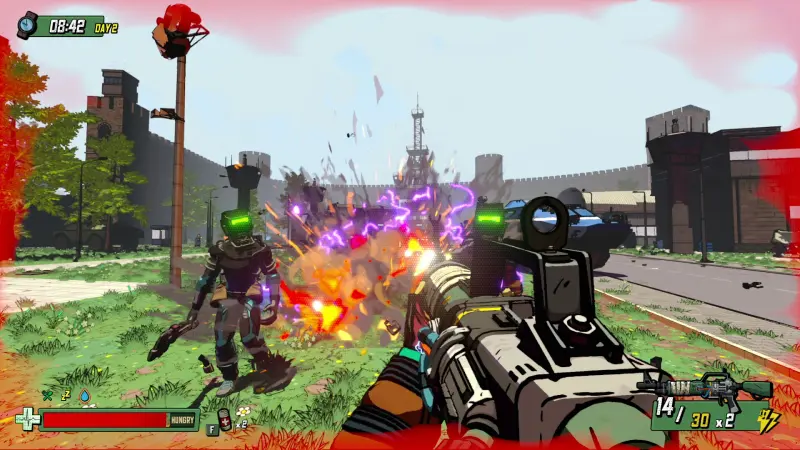Click the green medical cross health icon

point(27,420)
